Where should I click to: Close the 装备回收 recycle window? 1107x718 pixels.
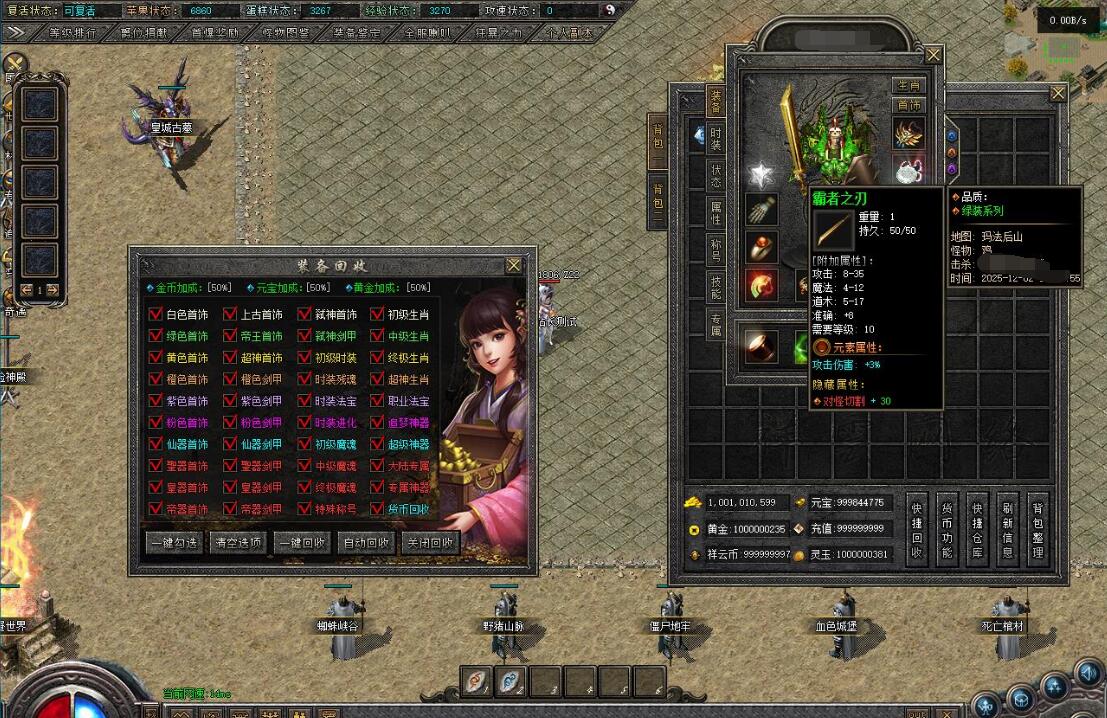pos(513,265)
